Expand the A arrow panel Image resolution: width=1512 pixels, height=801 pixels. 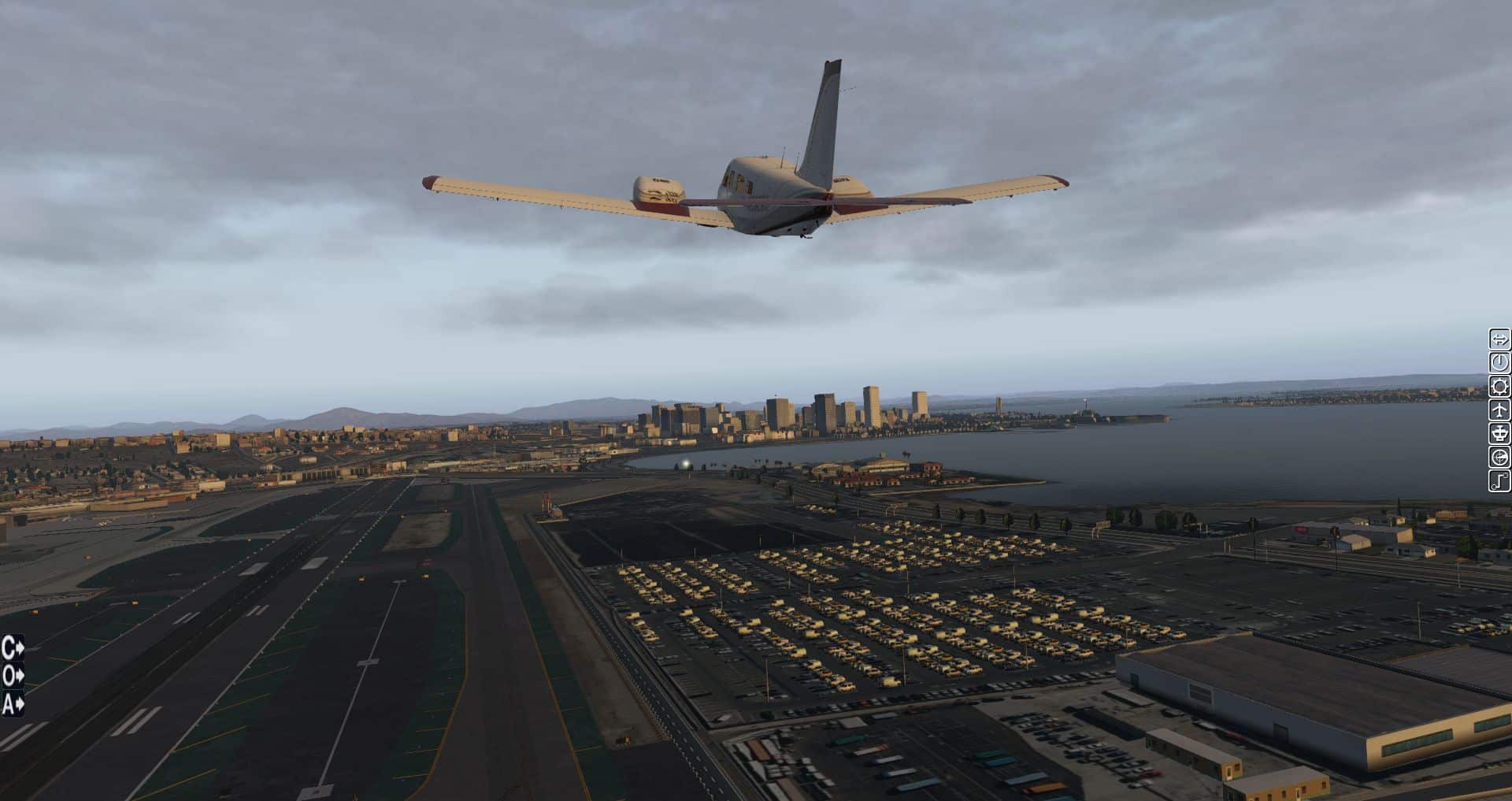point(13,703)
